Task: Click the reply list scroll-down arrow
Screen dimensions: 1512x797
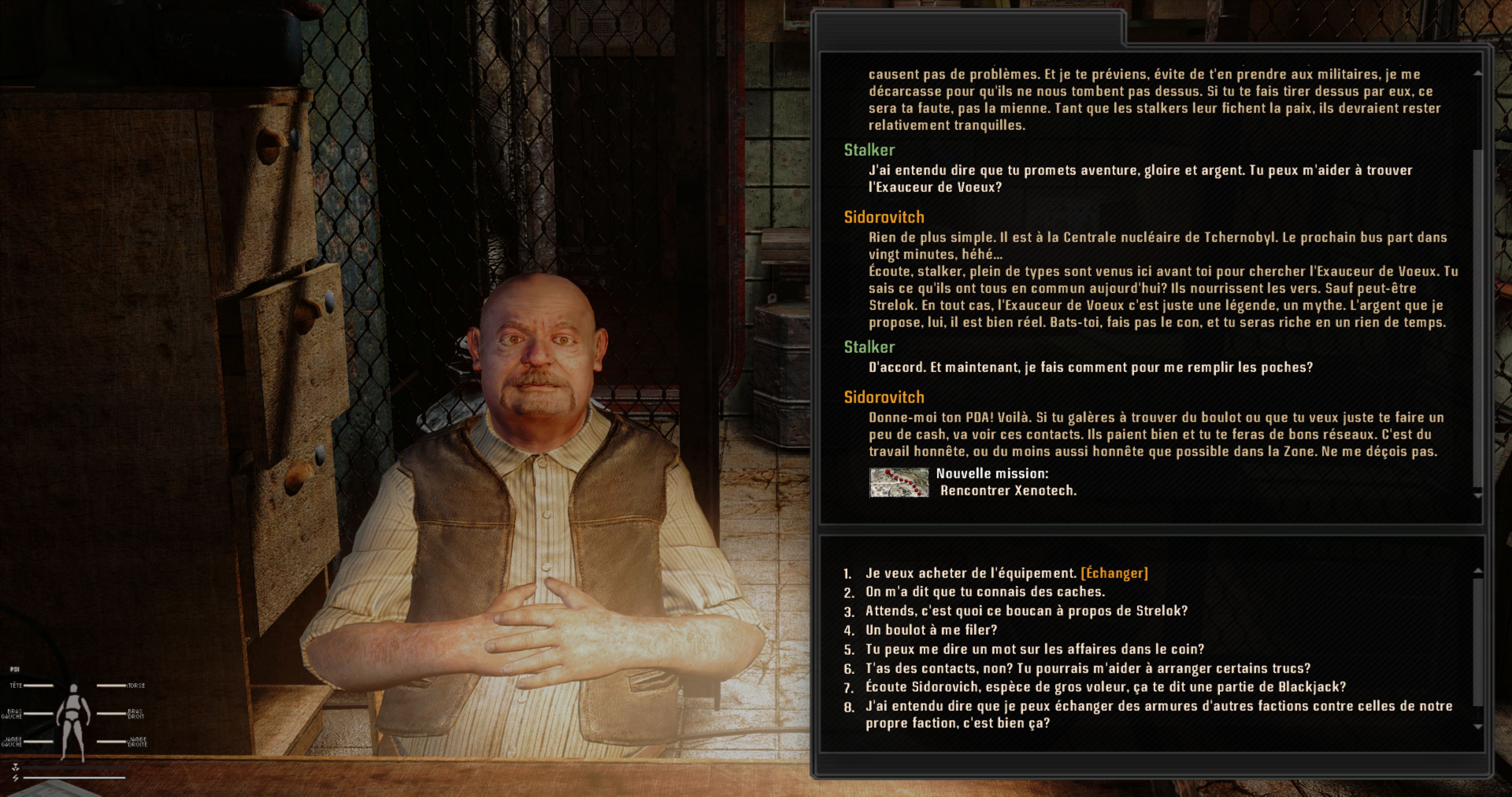Action: click(1478, 727)
